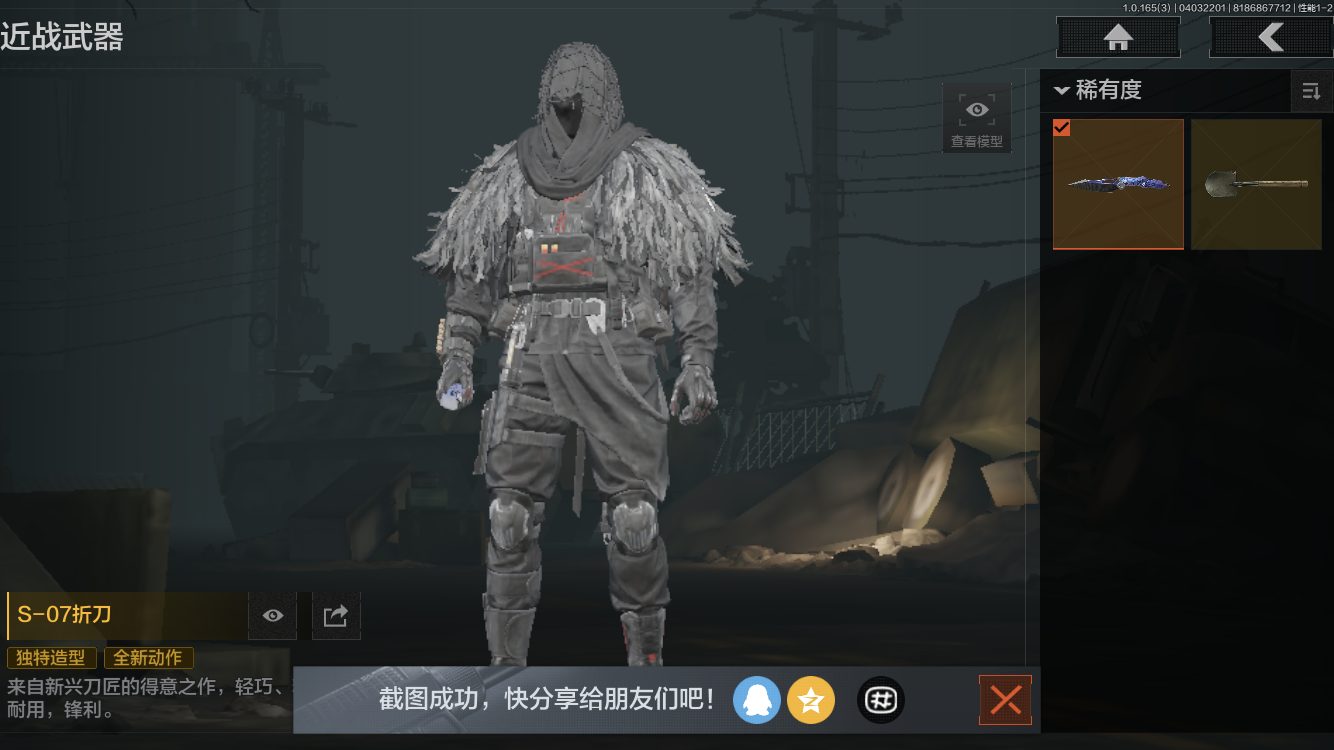
Task: Share screenshot via the blue QQ icon
Action: tap(757, 700)
